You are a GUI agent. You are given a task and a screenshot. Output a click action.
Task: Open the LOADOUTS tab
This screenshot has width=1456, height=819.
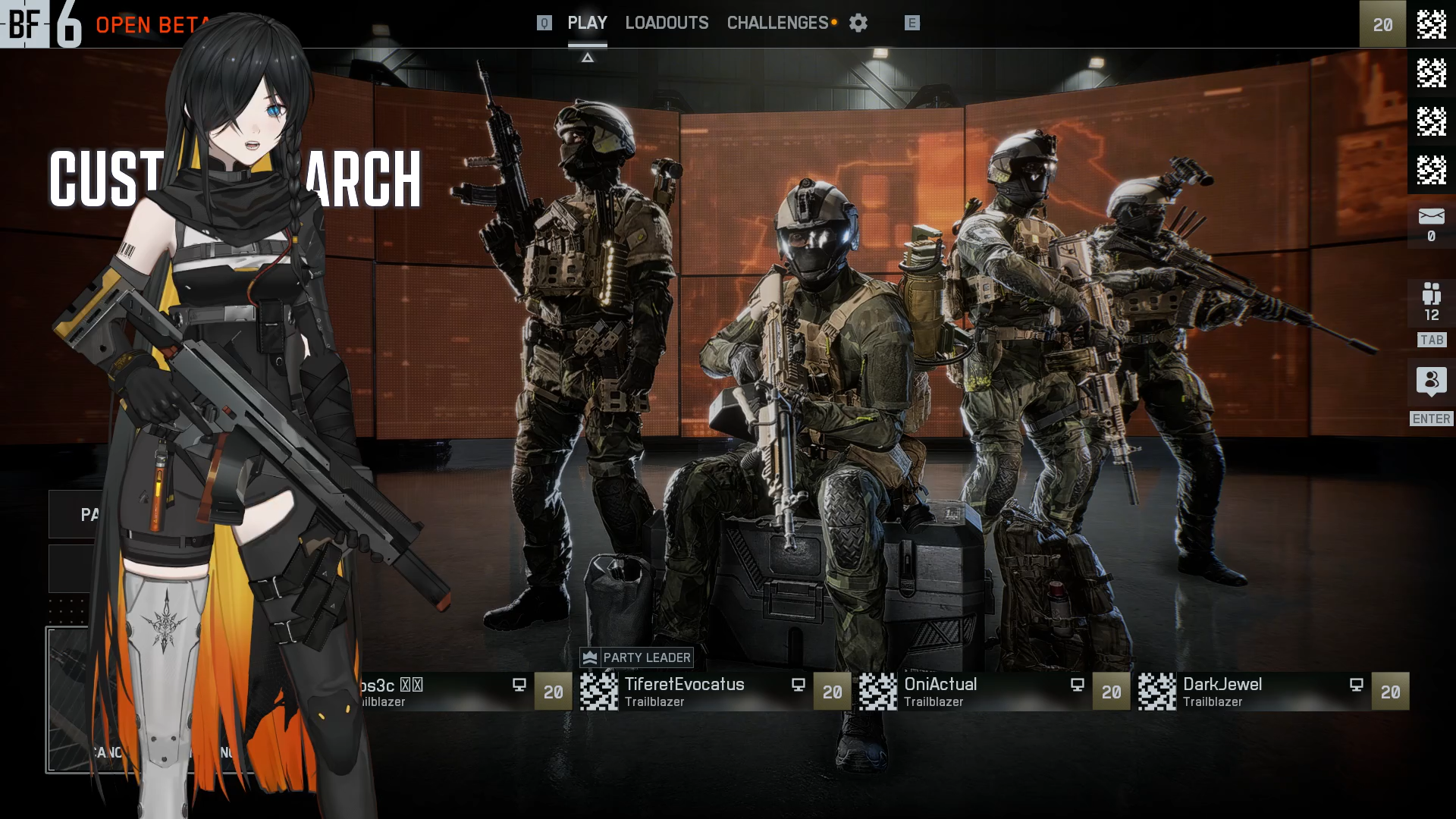(x=667, y=23)
